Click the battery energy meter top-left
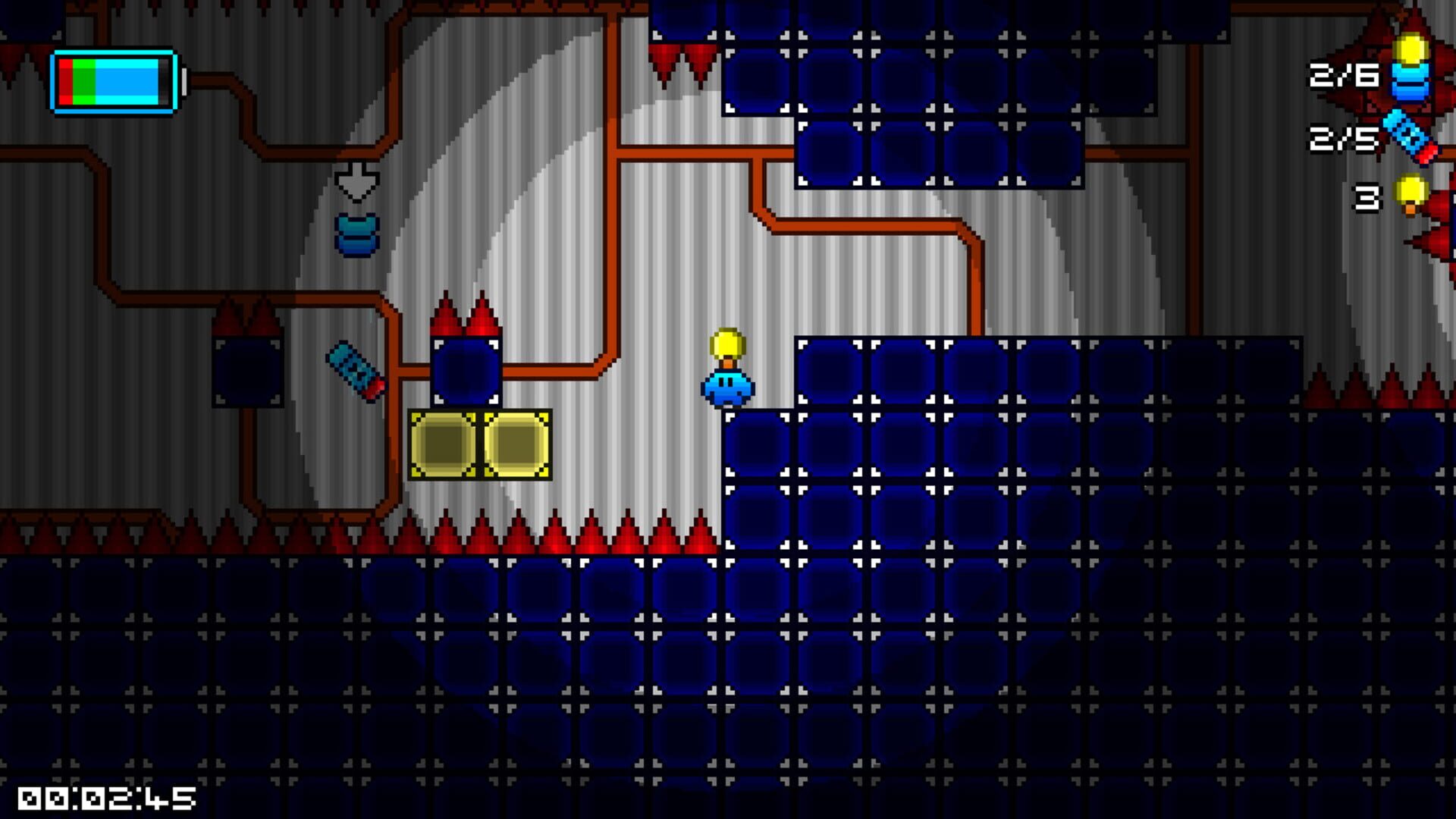The image size is (1456, 819). pyautogui.click(x=114, y=80)
